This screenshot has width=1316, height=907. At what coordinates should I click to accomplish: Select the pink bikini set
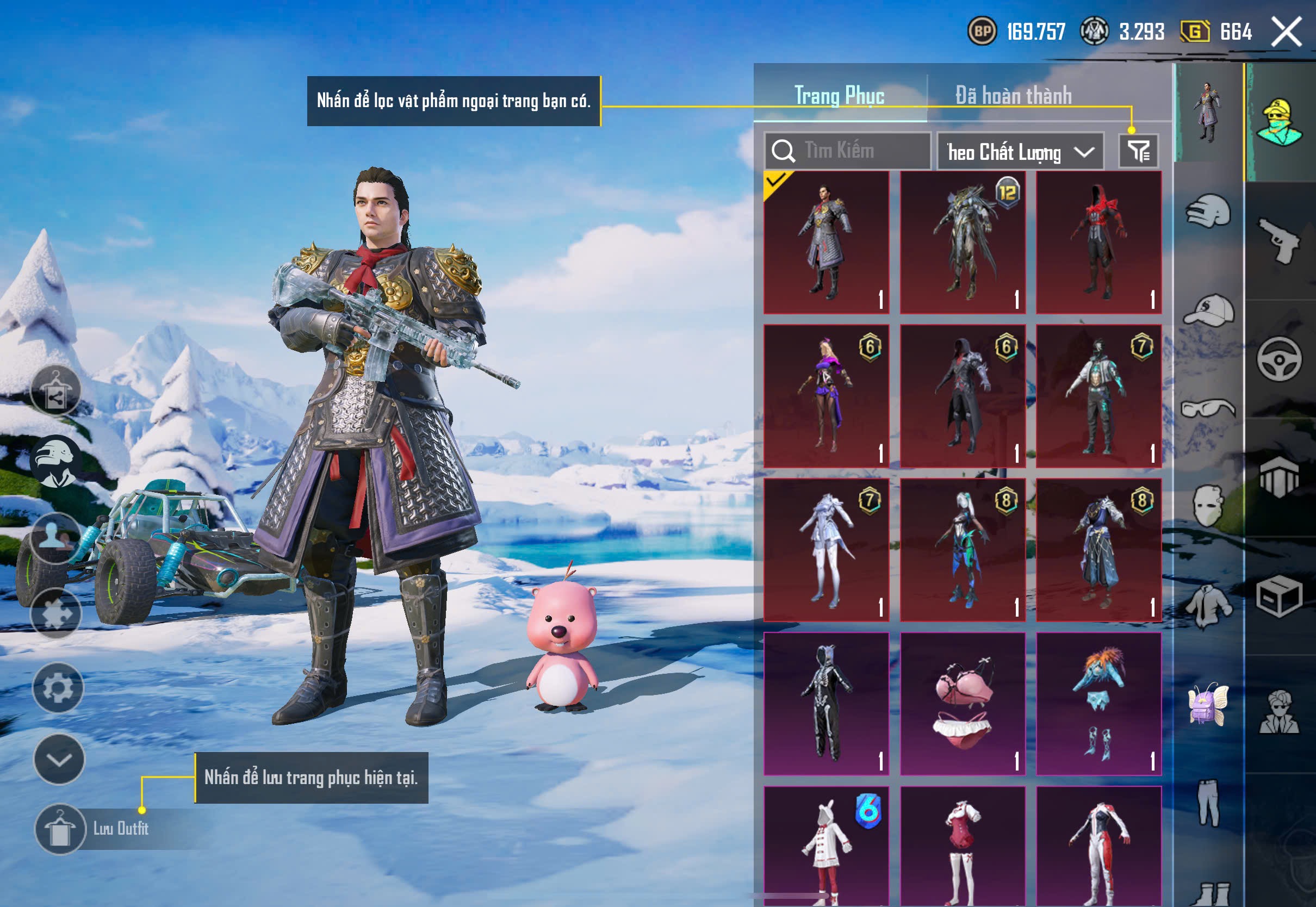point(963,704)
